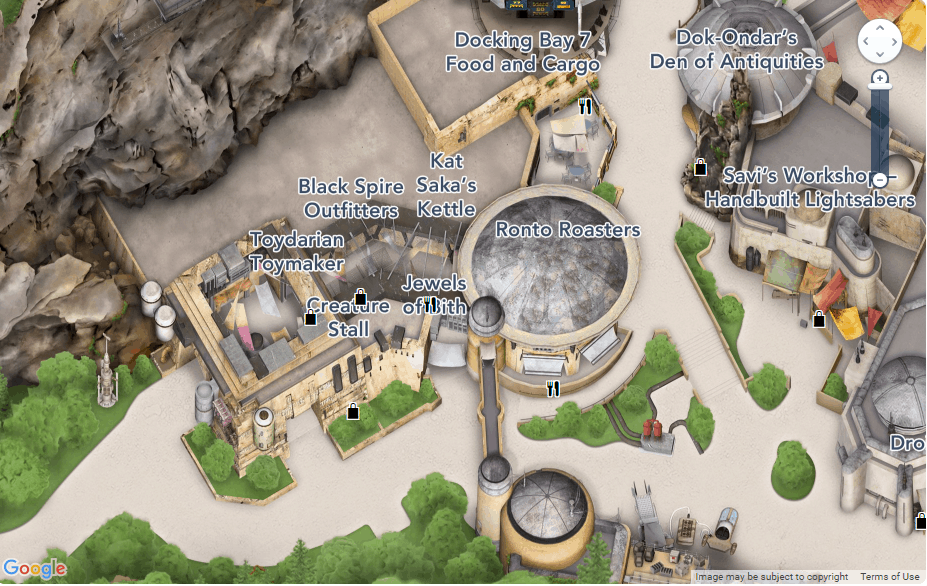This screenshot has width=927, height=586.
Task: Pan the map down with the arrow
Action: point(880,54)
